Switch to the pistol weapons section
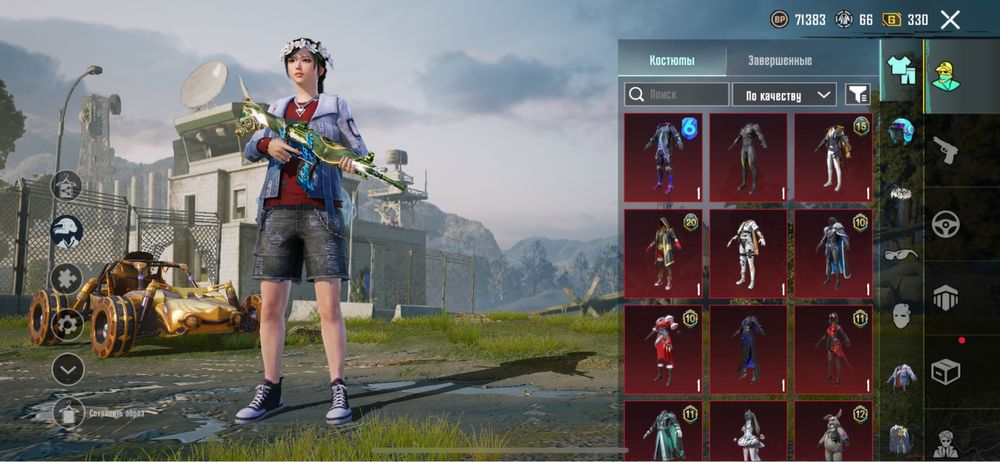The image size is (1000, 462). 945,152
